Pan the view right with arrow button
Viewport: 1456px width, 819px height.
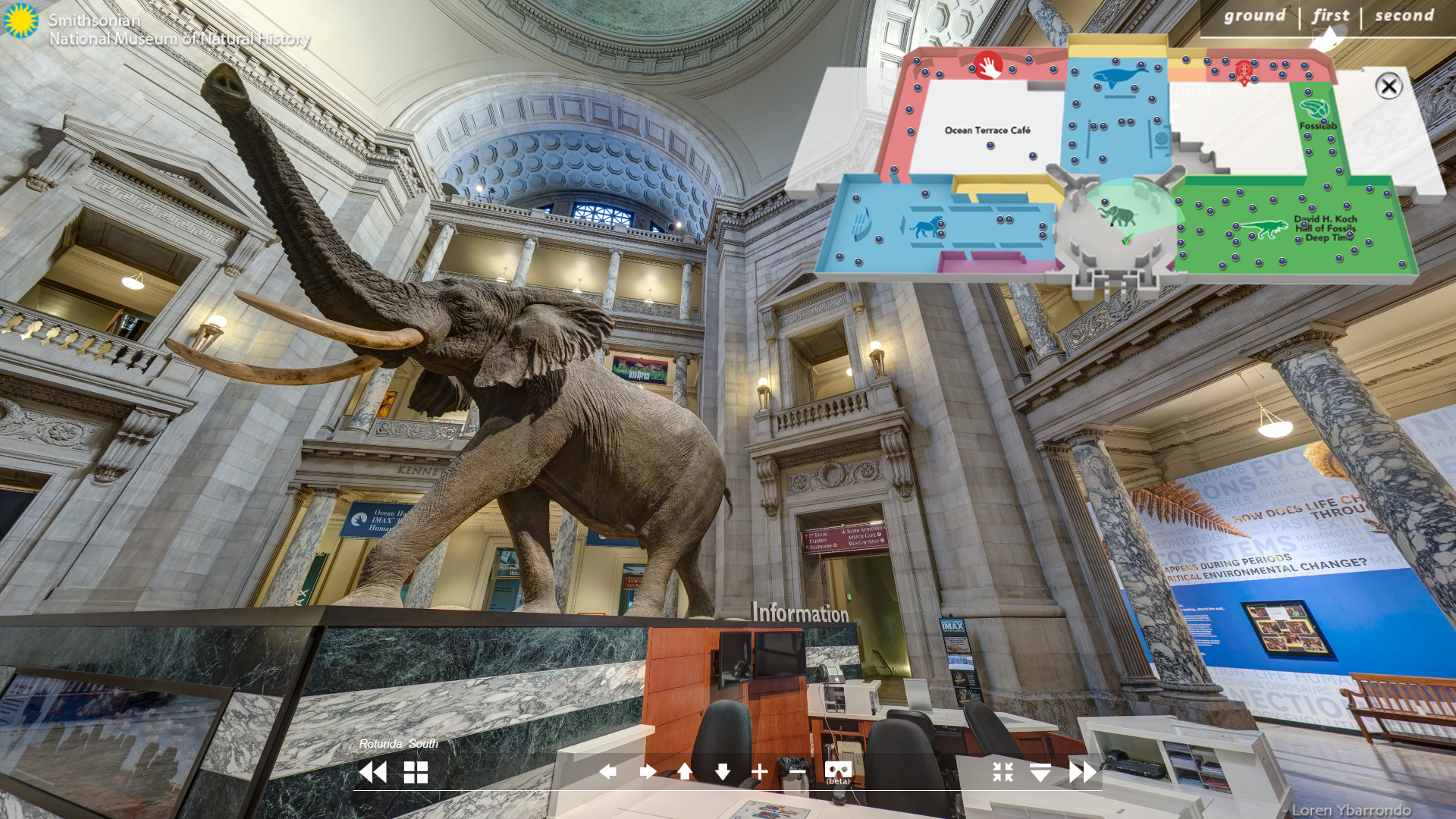click(x=648, y=772)
